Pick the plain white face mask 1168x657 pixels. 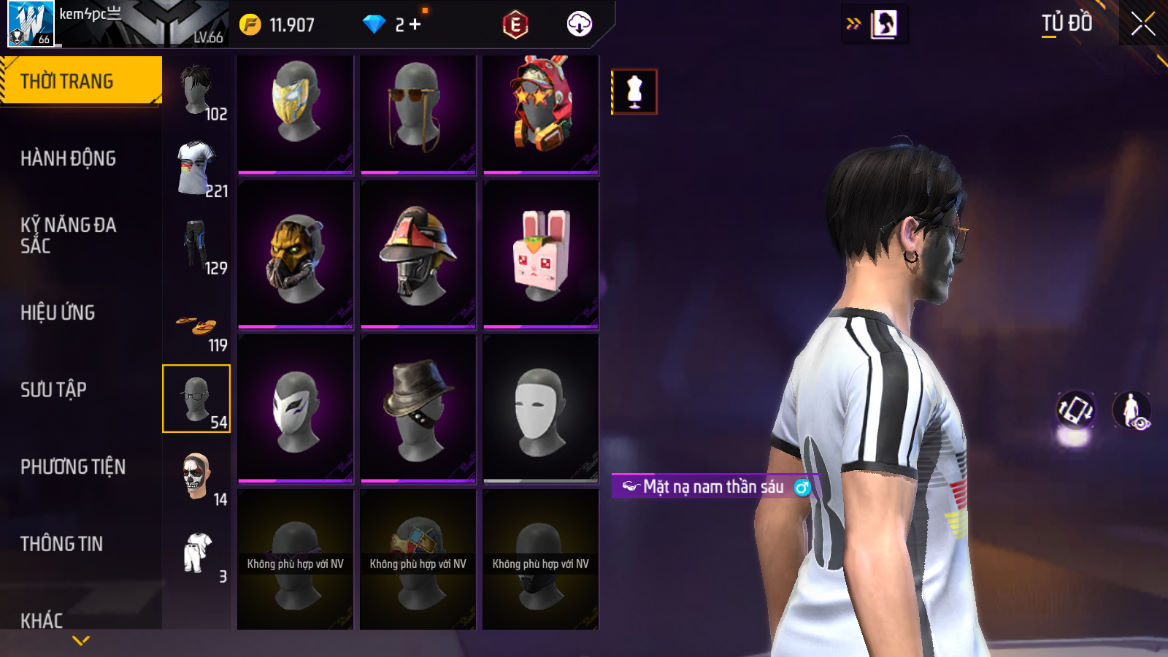point(540,406)
